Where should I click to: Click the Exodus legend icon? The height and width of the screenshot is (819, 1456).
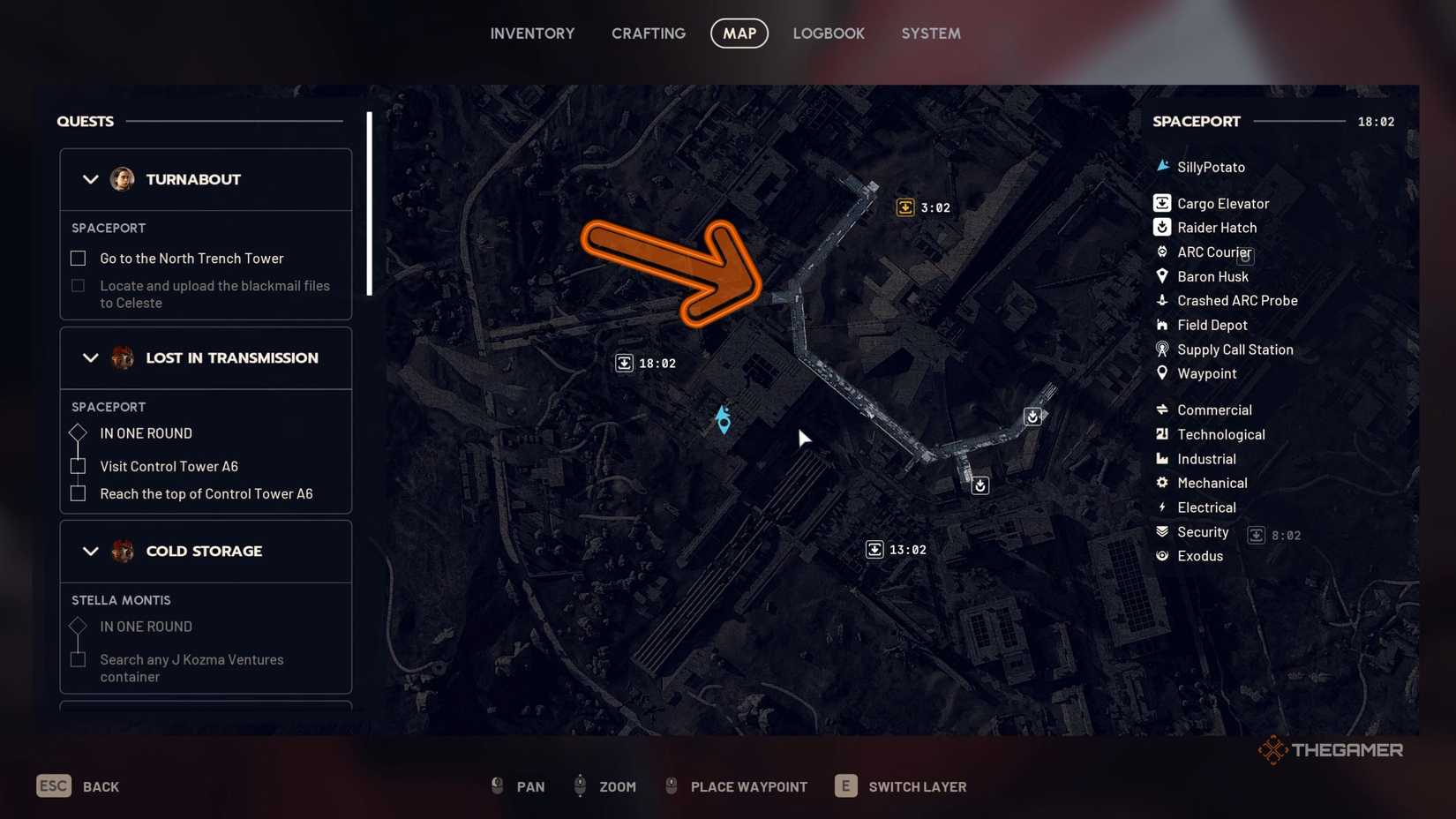(x=1162, y=556)
